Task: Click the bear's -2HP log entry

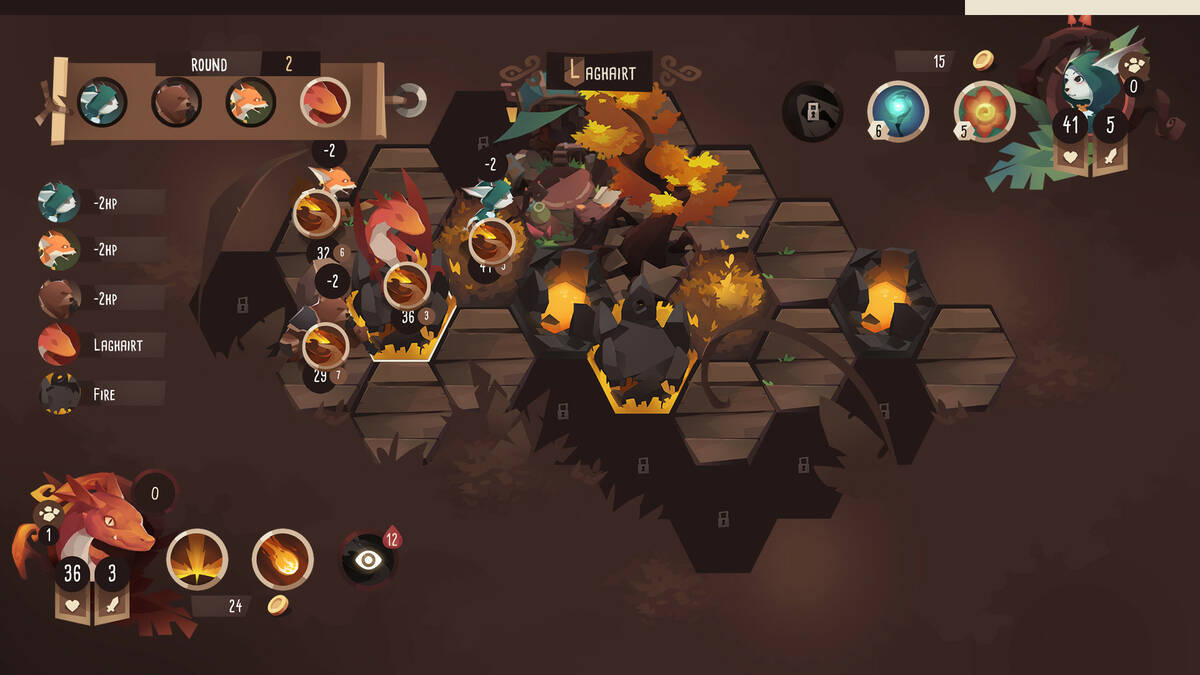Action: click(100, 298)
